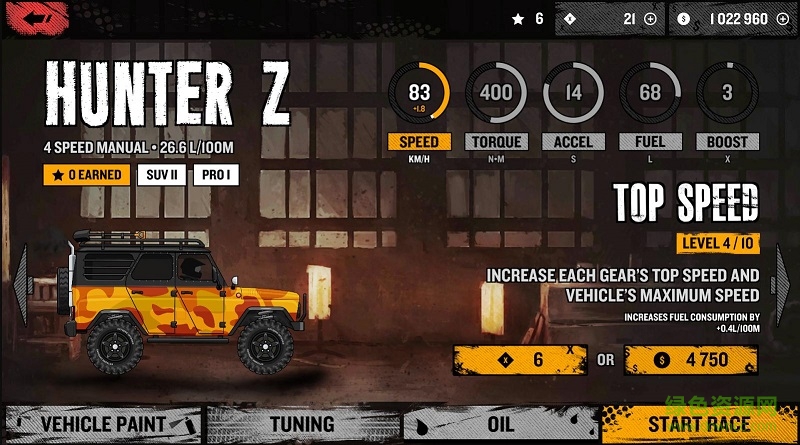
Task: Open the Oil menu
Action: tap(500, 424)
